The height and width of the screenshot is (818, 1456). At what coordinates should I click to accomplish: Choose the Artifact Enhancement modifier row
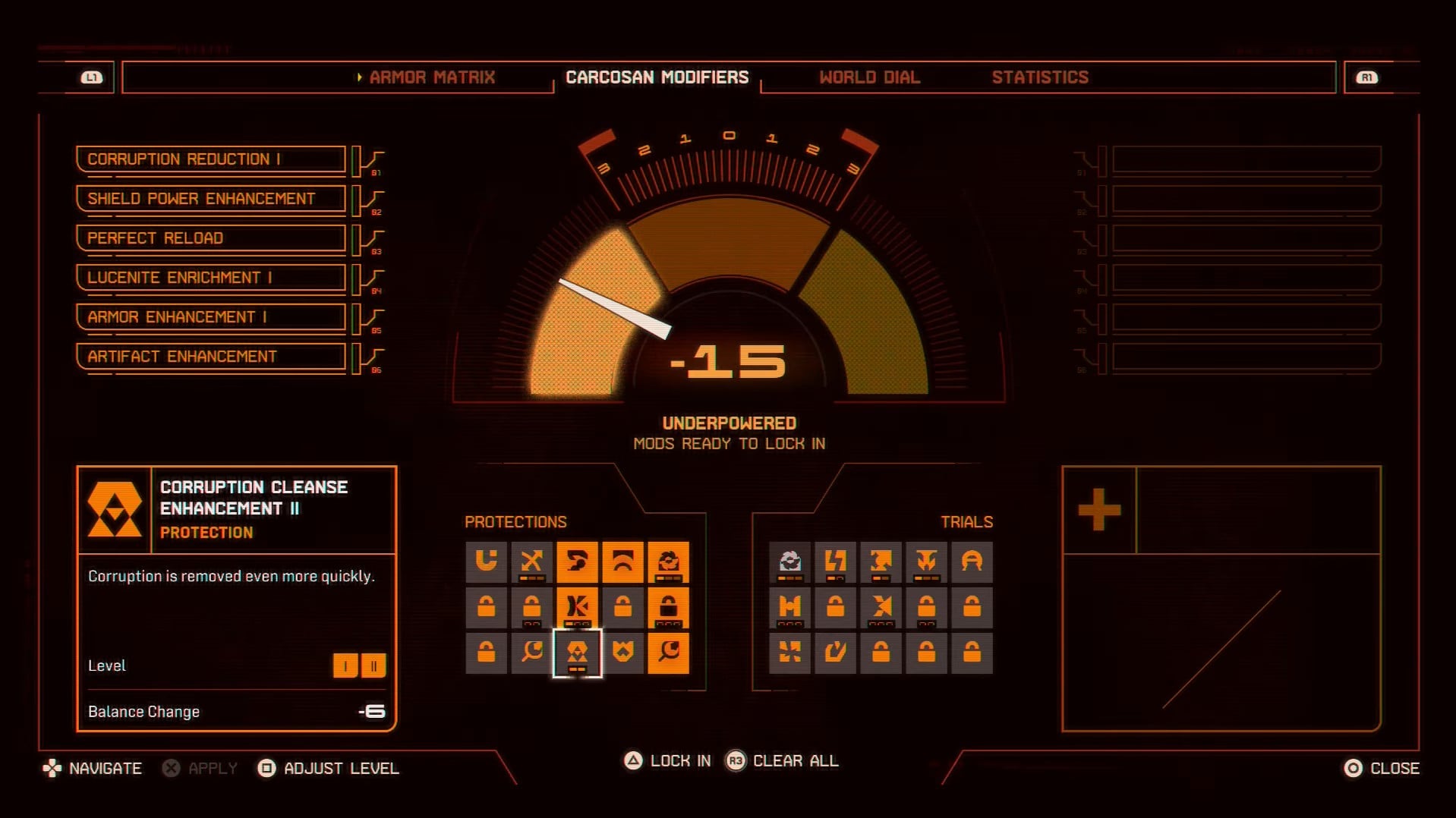210,357
